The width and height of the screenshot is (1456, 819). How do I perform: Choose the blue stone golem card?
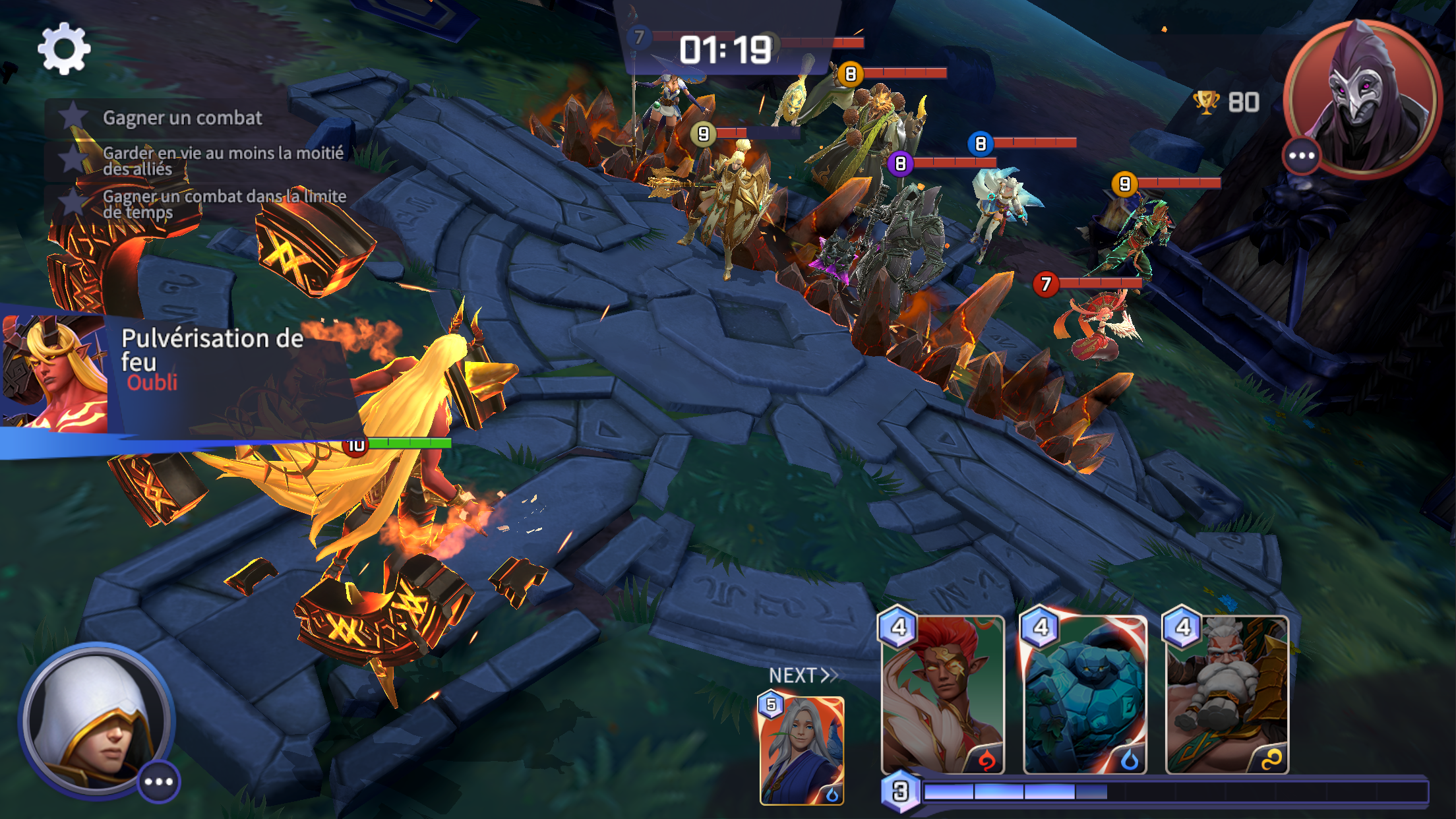click(1085, 694)
